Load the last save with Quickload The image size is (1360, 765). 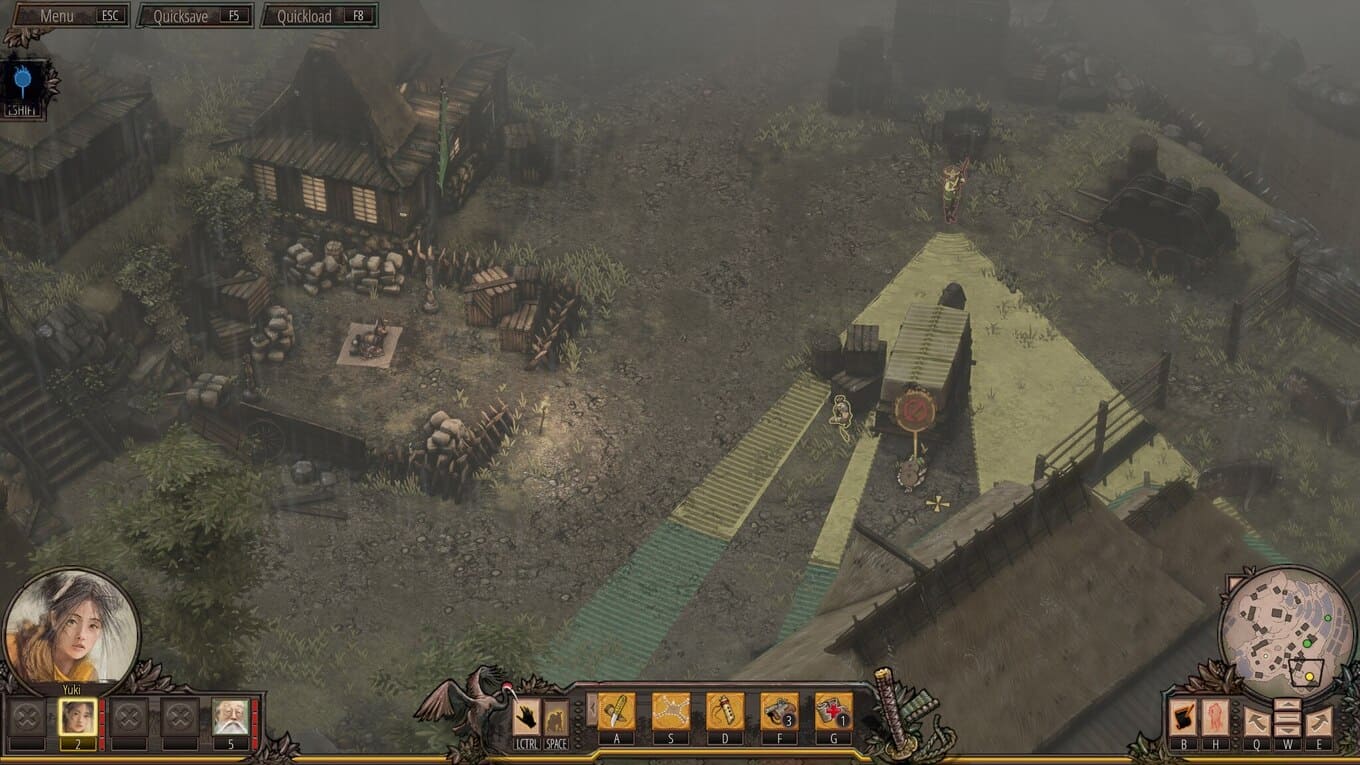[318, 16]
